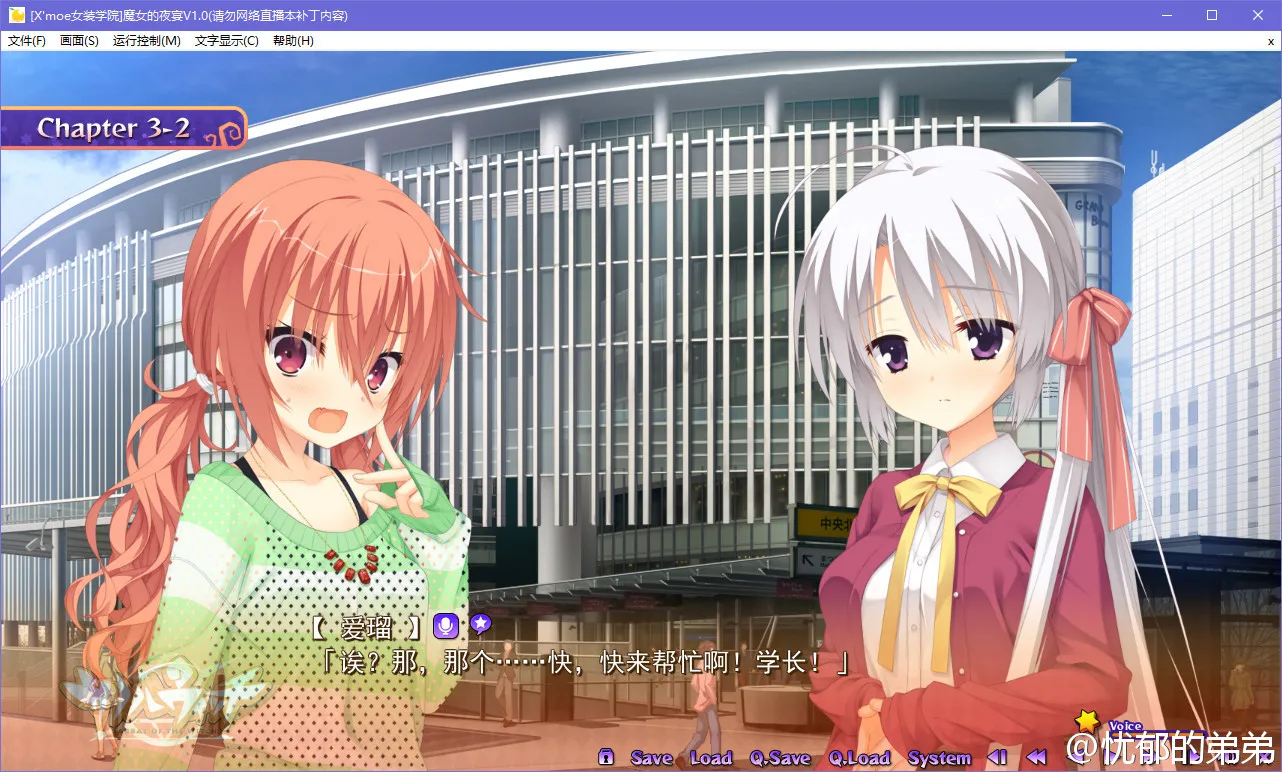Open the 画面(S) menu

point(79,41)
